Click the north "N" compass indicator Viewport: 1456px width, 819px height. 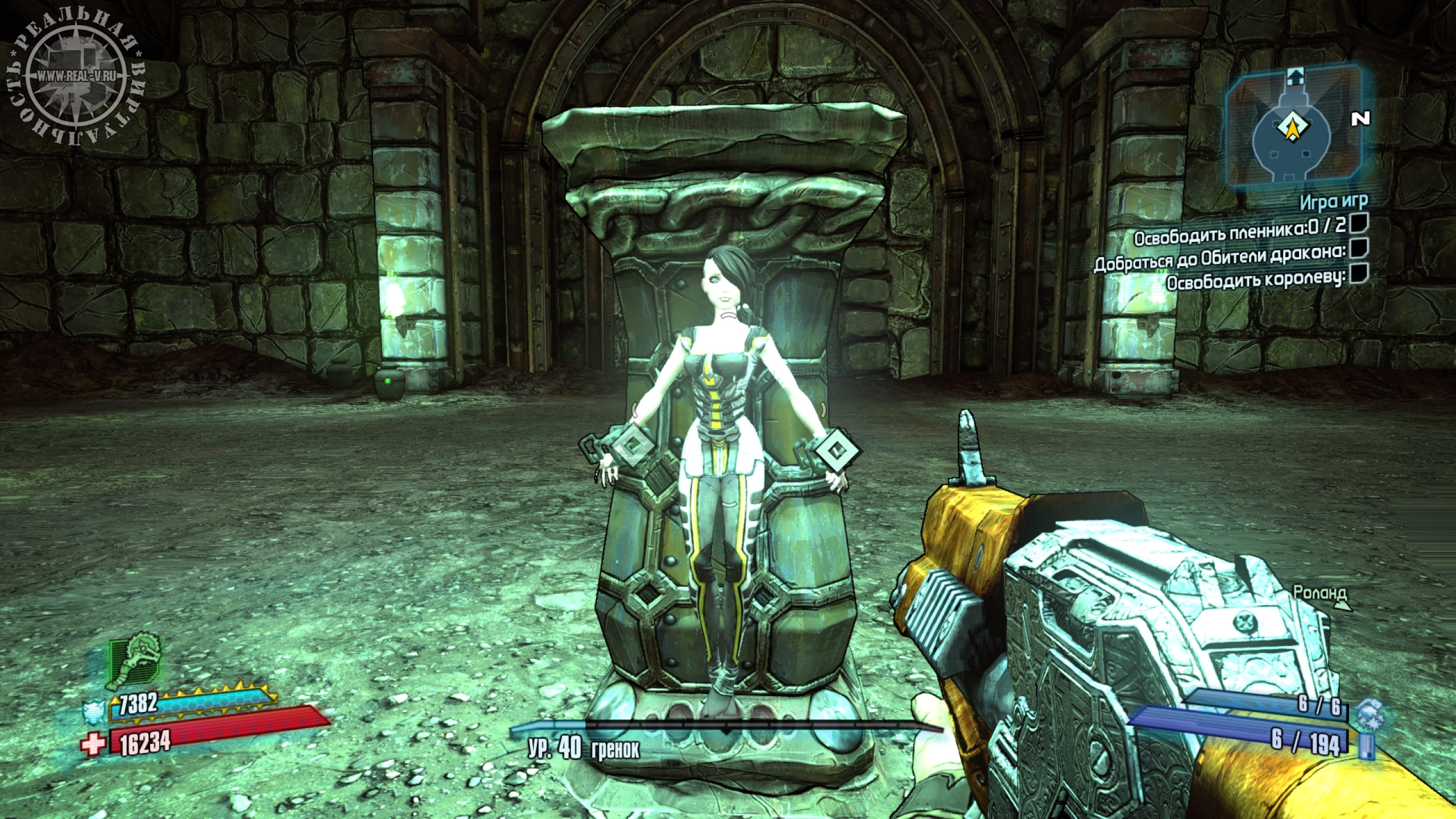pos(1360,118)
